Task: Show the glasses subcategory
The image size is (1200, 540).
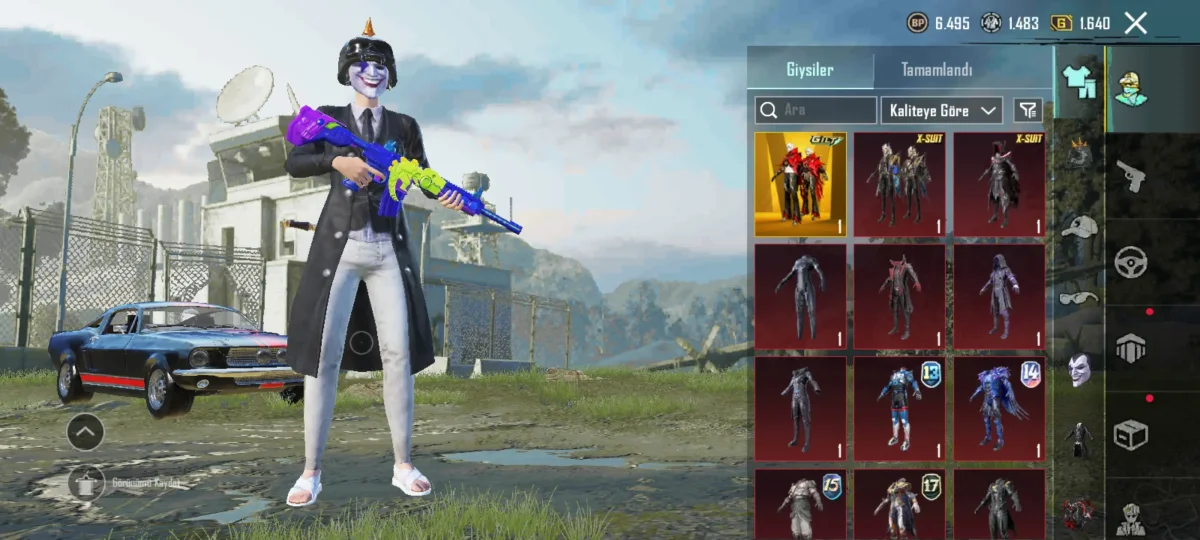Action: click(1078, 297)
